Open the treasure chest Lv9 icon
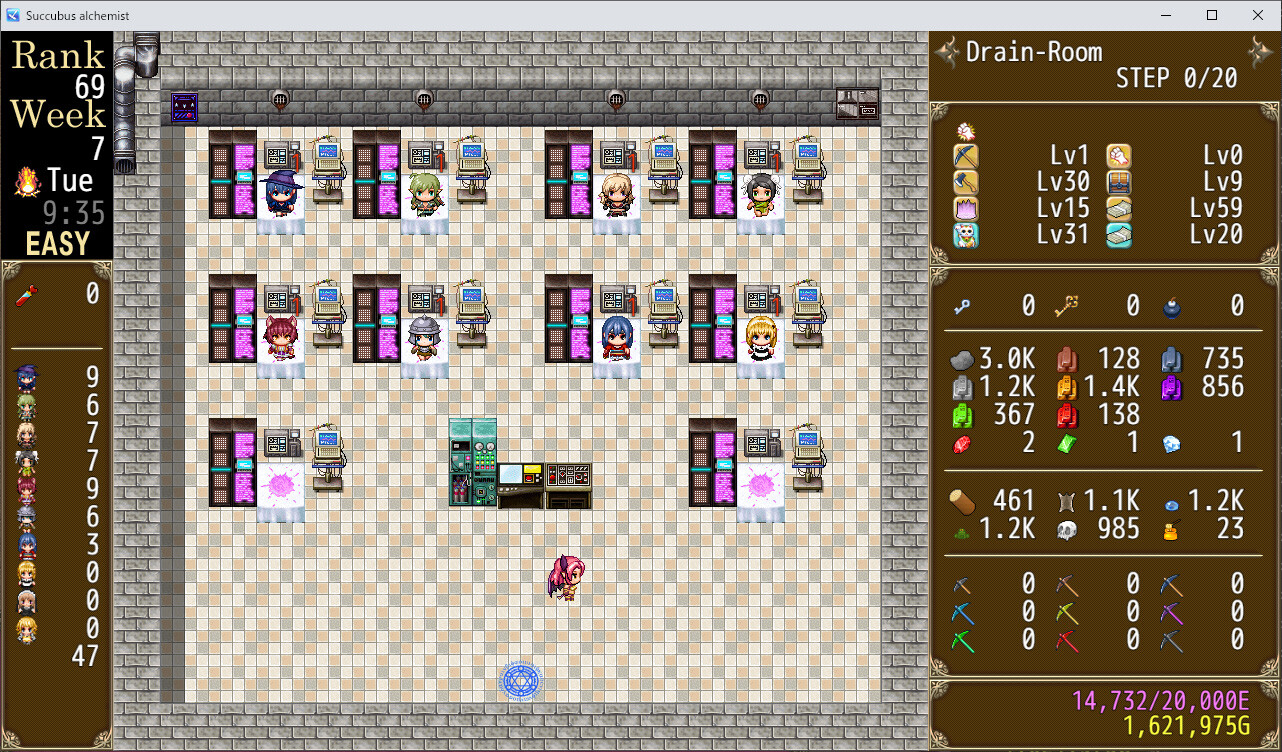The image size is (1282, 752). click(x=1117, y=183)
